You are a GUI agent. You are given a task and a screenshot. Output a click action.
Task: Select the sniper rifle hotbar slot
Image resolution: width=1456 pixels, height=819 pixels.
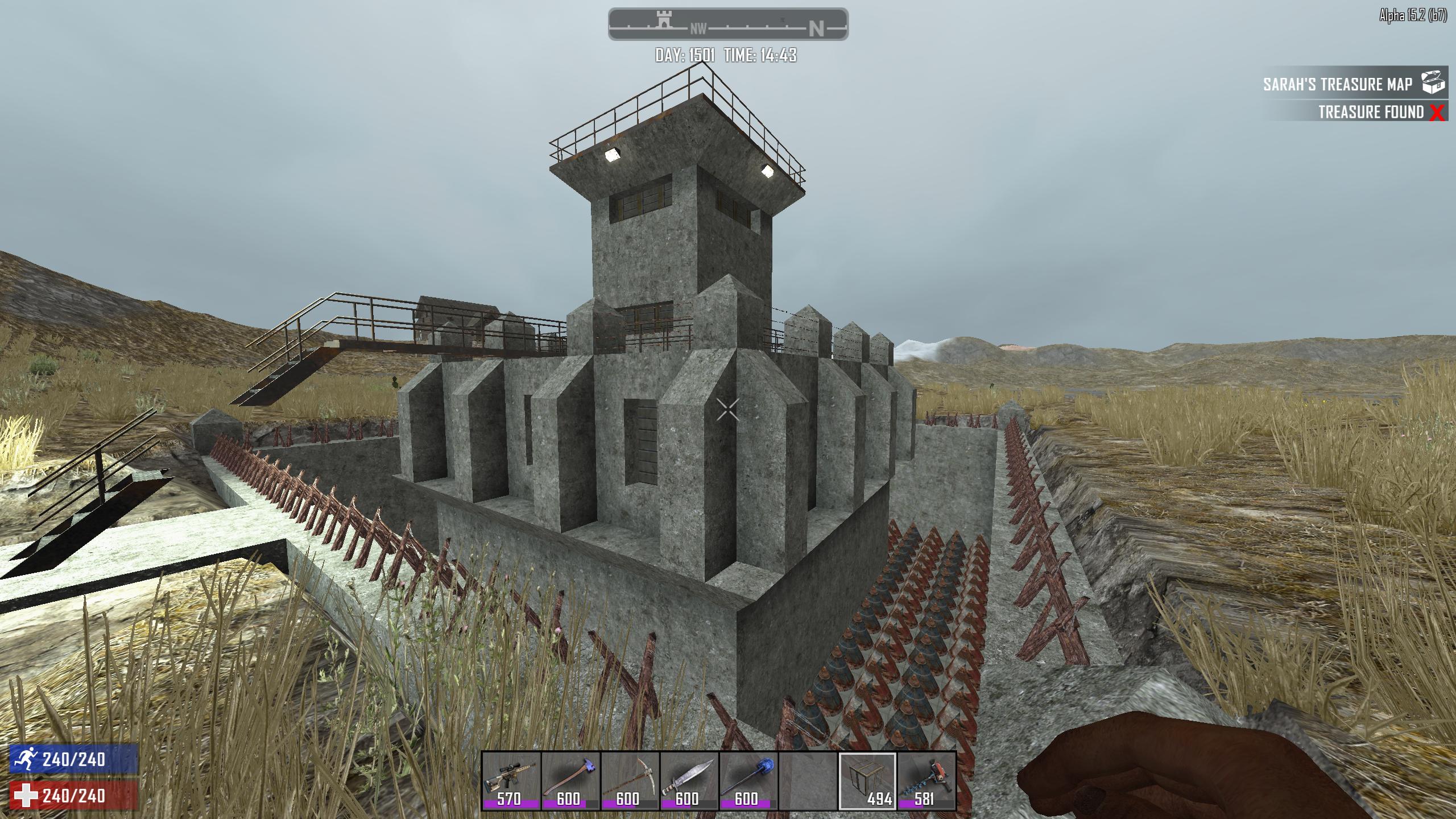pyautogui.click(x=510, y=780)
